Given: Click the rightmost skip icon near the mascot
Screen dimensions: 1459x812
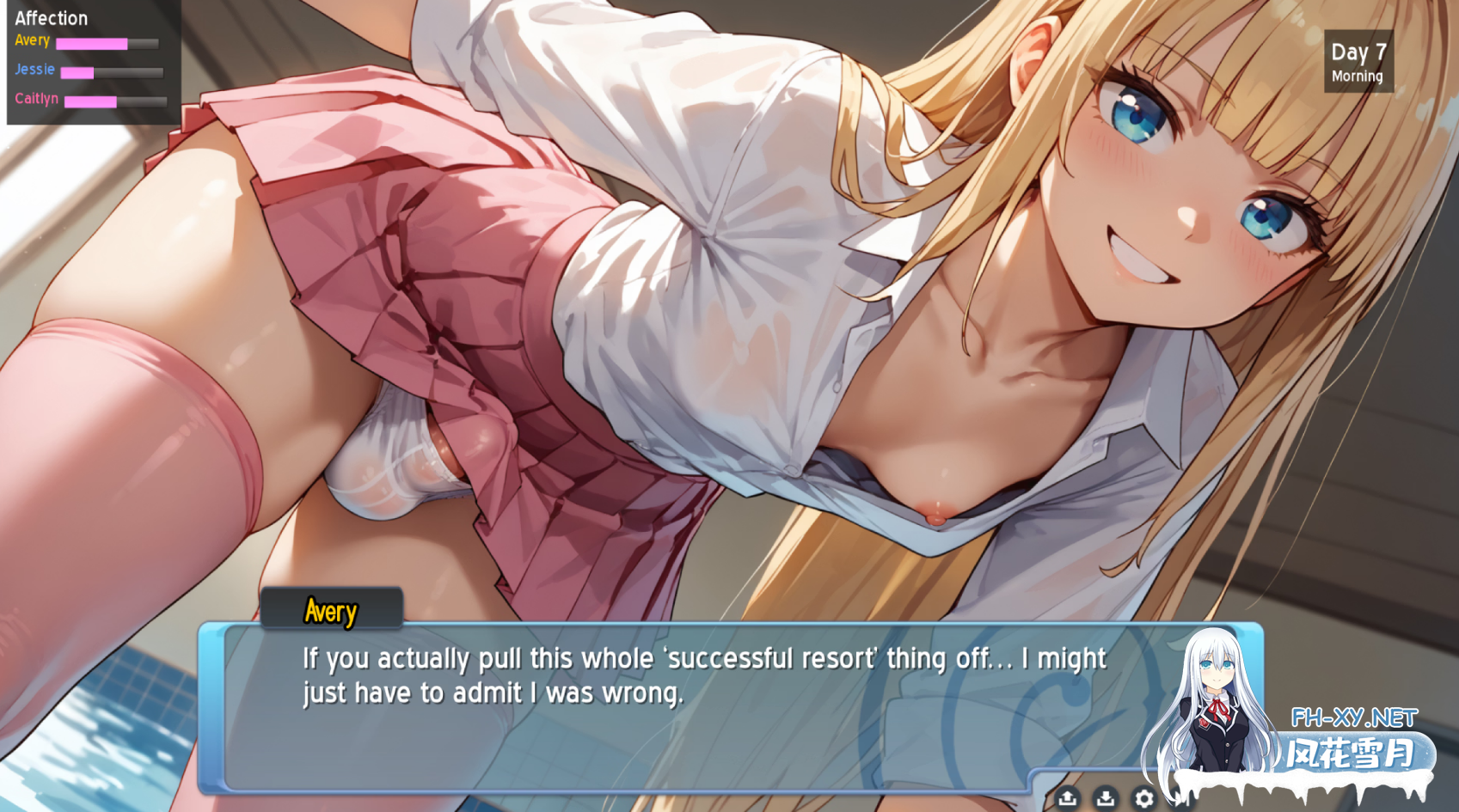Looking at the screenshot, I should click(x=1182, y=798).
